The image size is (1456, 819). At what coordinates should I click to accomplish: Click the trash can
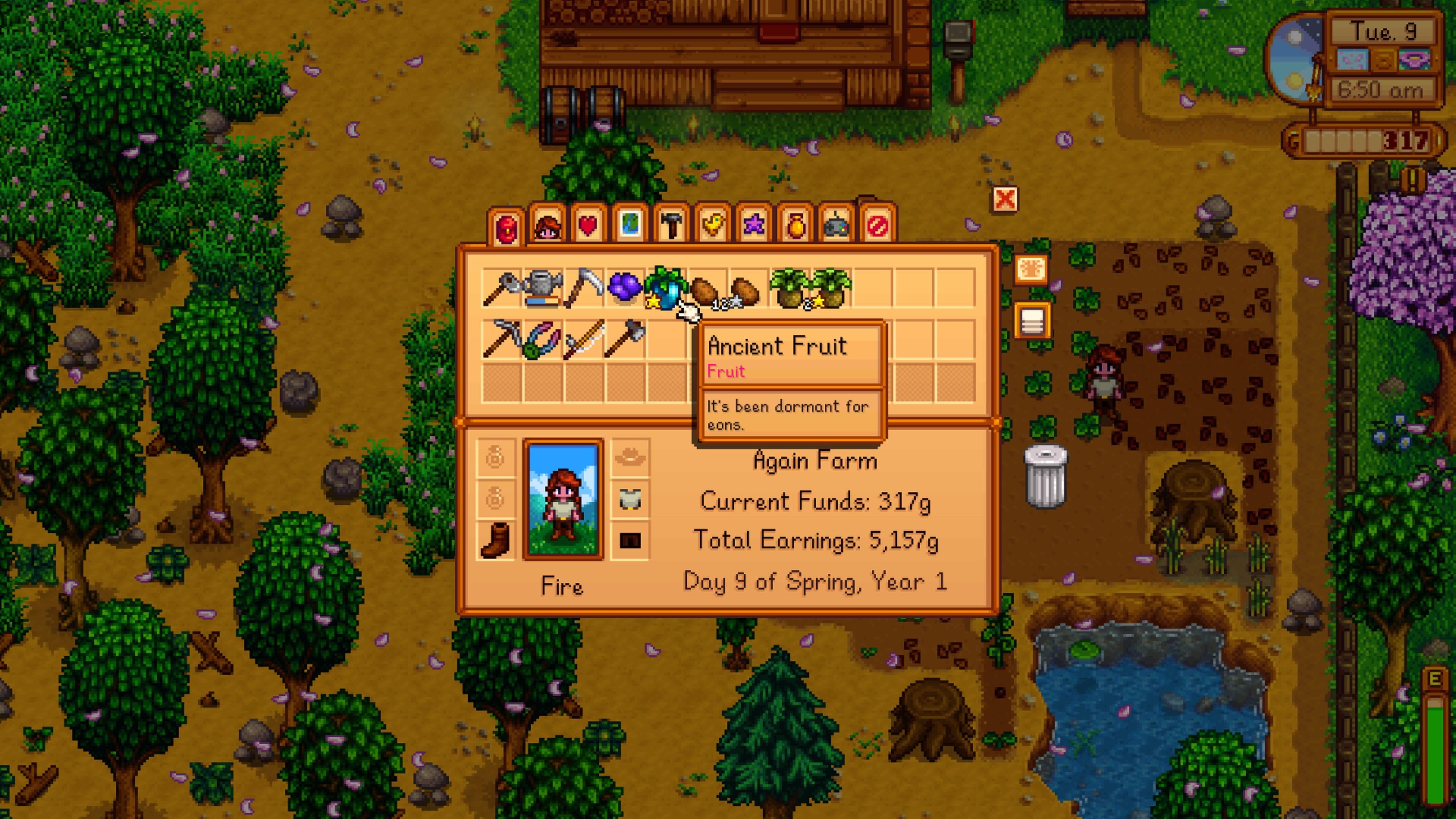[1045, 477]
